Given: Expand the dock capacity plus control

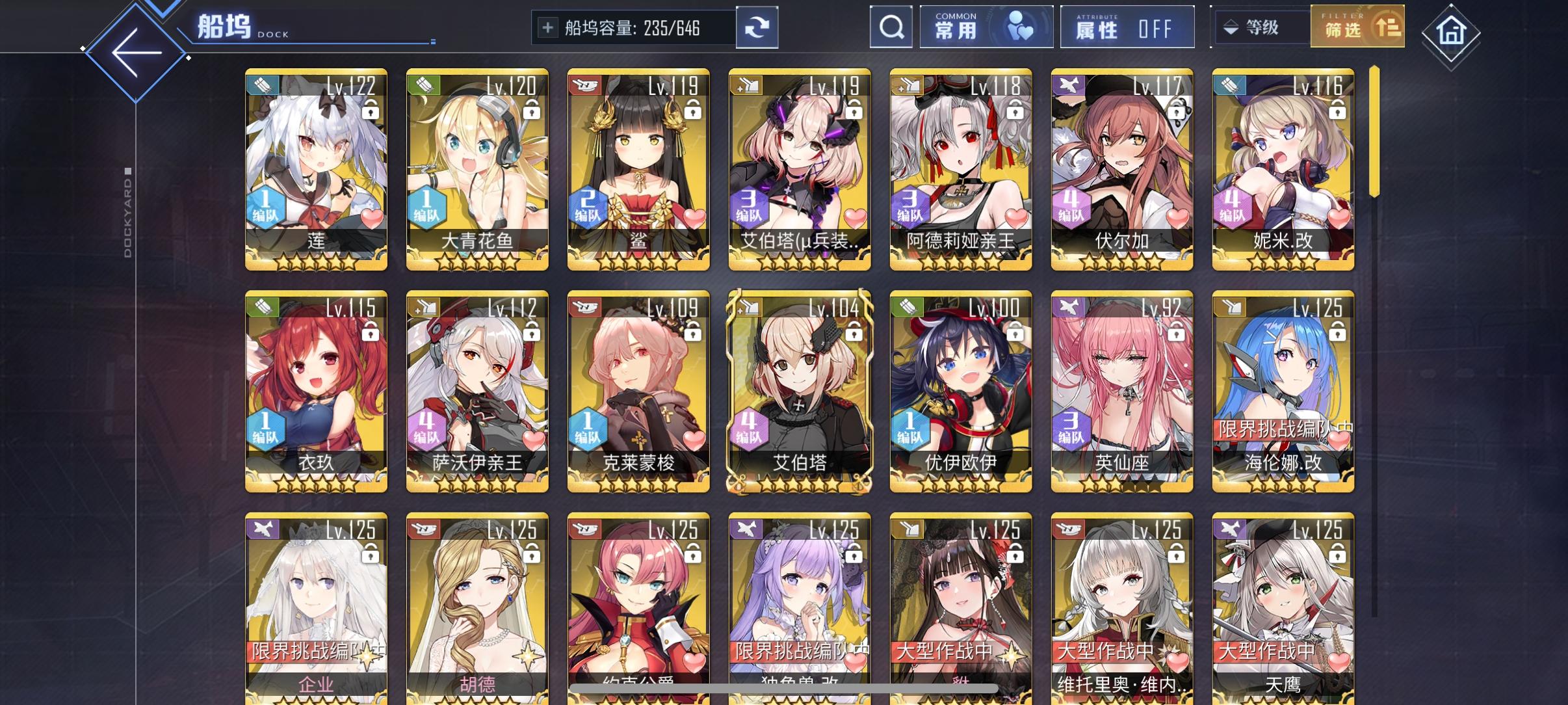Looking at the screenshot, I should click(x=547, y=27).
